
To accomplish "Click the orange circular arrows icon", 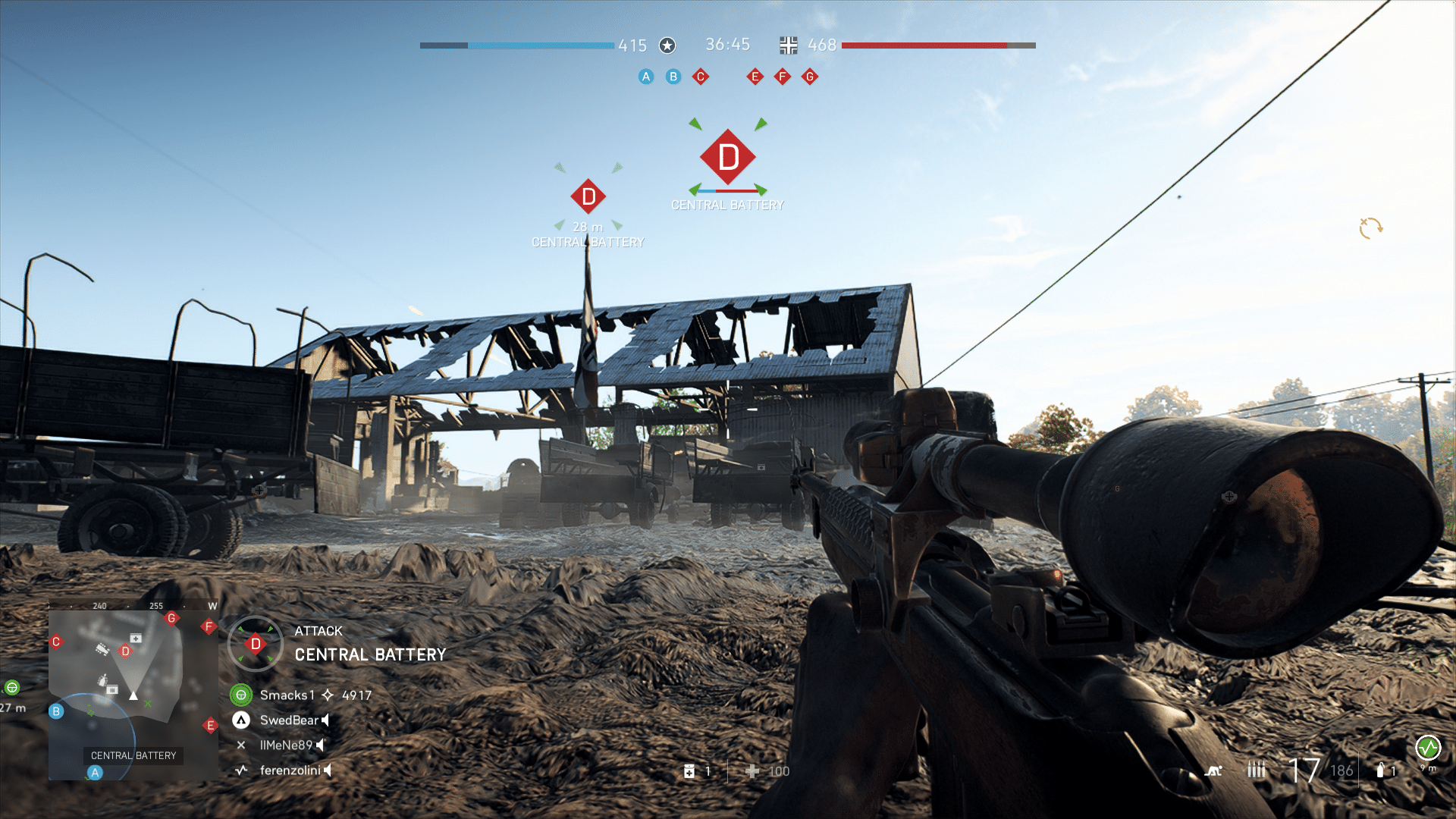I will (1370, 227).
